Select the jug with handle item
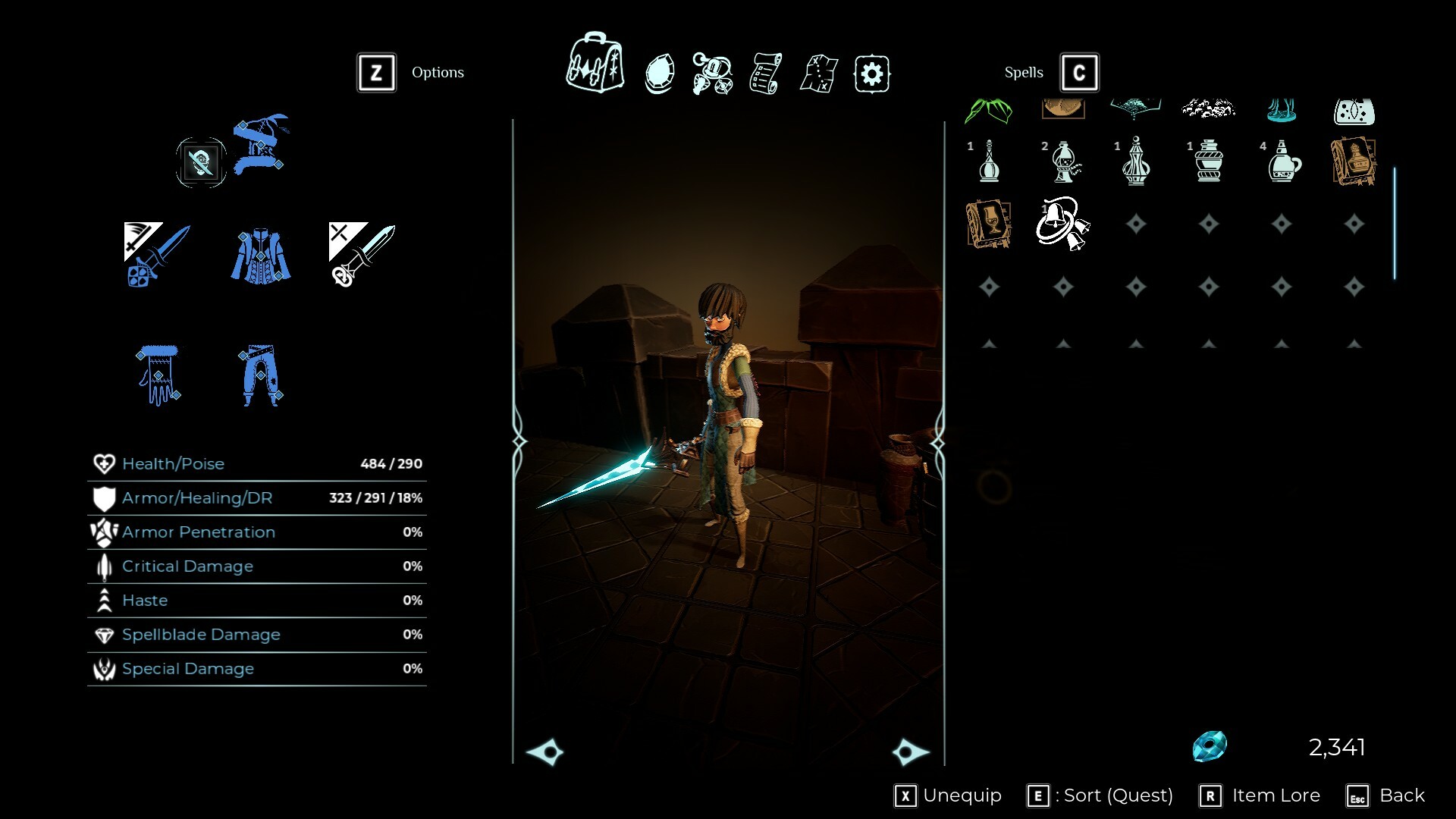Image resolution: width=1456 pixels, height=819 pixels. pyautogui.click(x=1283, y=162)
